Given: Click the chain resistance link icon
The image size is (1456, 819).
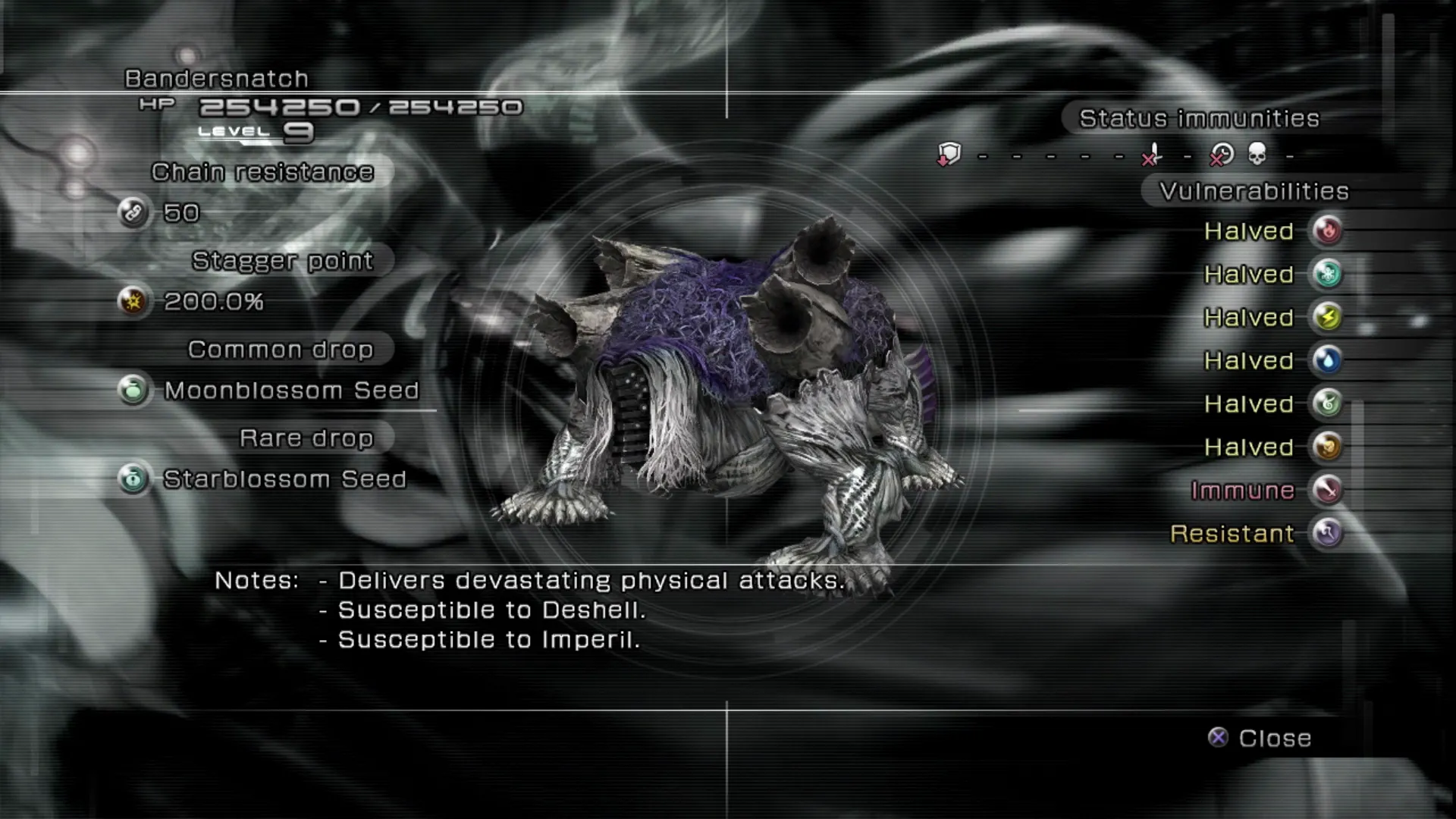Looking at the screenshot, I should (133, 213).
